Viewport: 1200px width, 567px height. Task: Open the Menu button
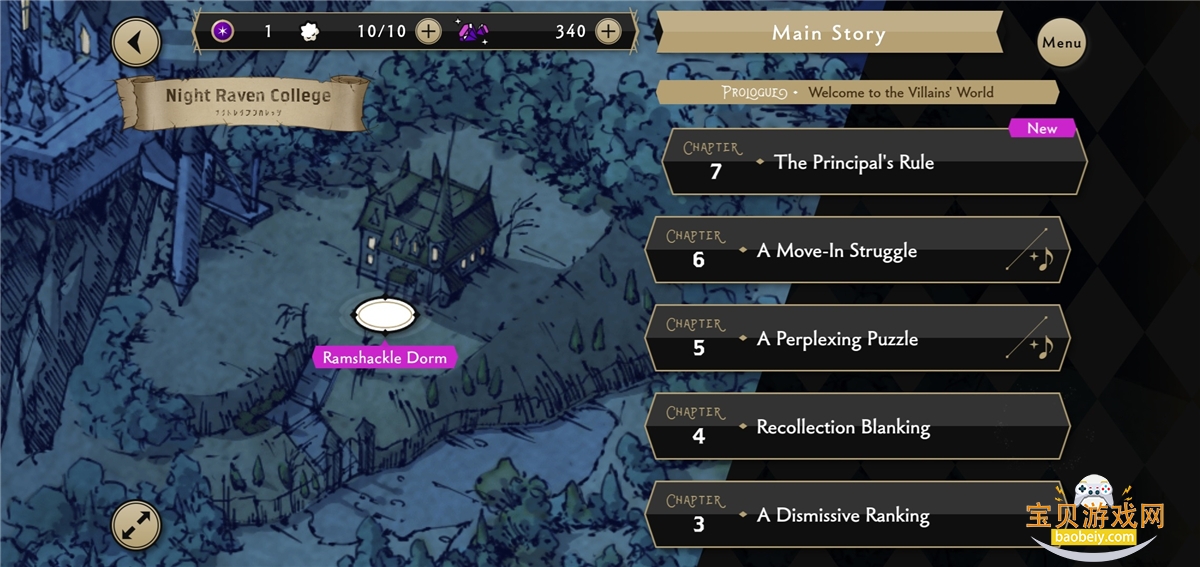click(x=1061, y=43)
